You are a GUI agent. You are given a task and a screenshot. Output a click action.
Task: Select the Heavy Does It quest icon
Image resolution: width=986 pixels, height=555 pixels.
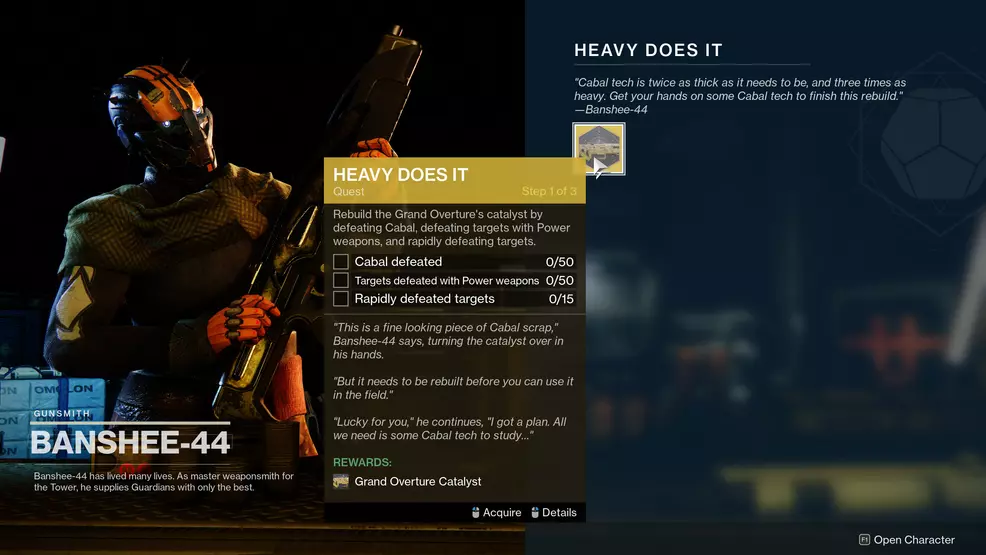pyautogui.click(x=599, y=149)
